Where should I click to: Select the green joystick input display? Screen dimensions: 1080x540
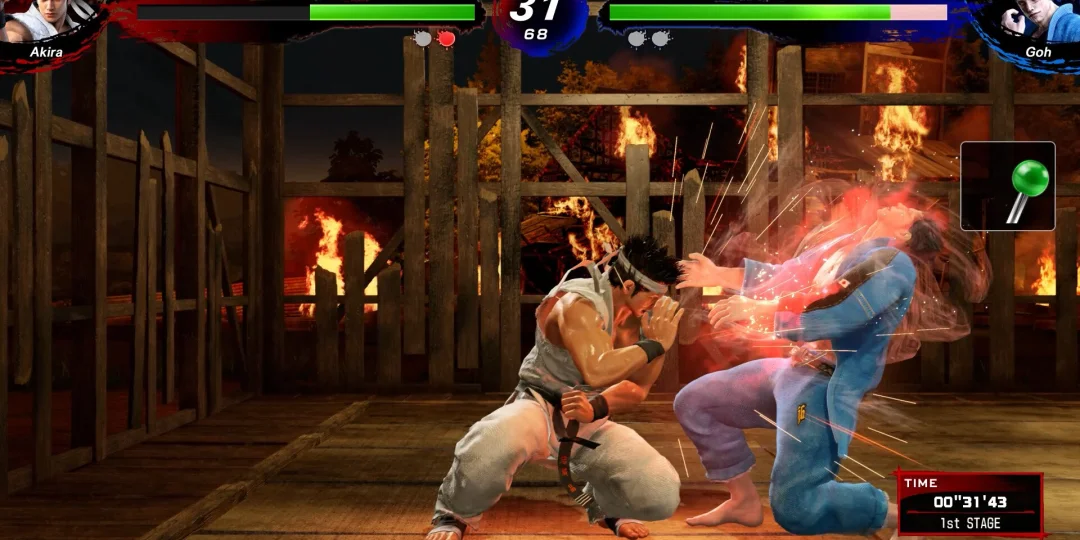coord(1007,186)
